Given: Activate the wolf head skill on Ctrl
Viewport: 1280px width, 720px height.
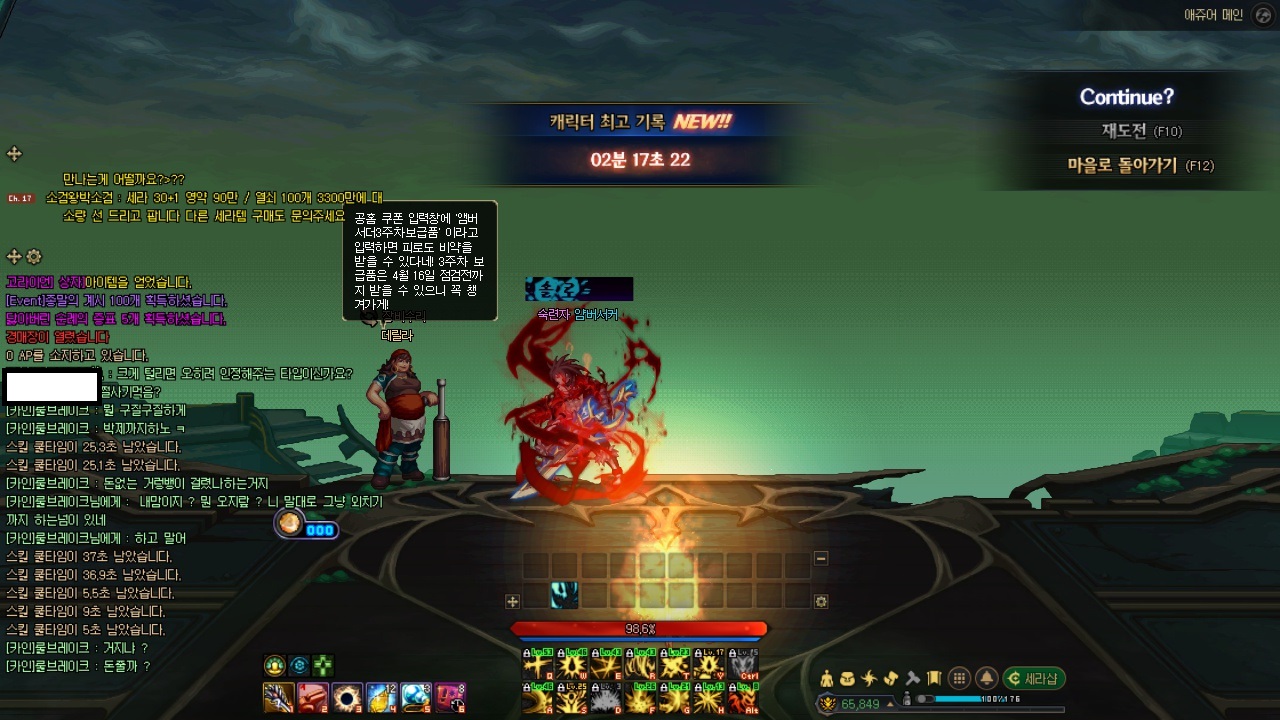Looking at the screenshot, I should tap(743, 664).
